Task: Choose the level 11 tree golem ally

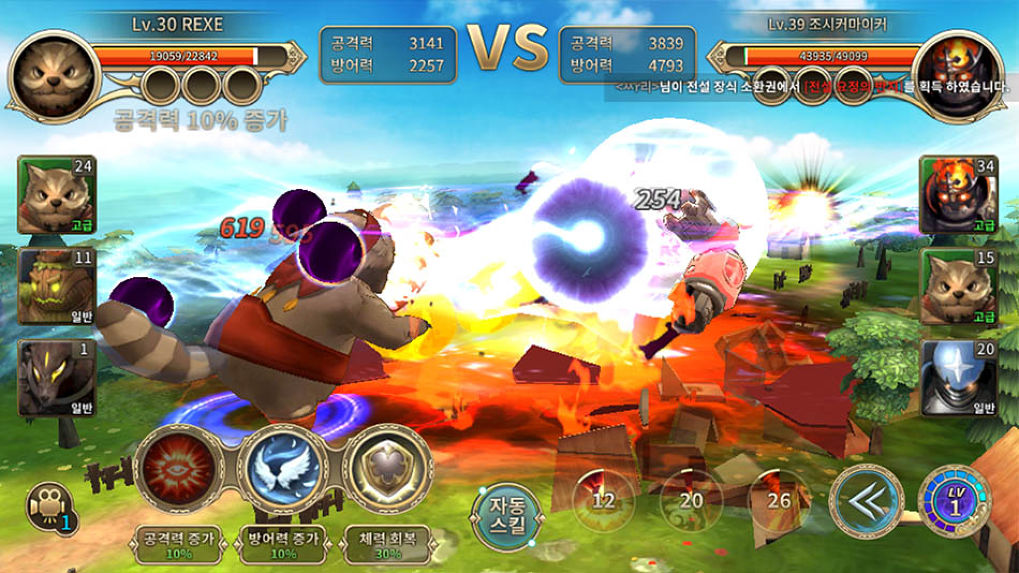Action: click(55, 287)
